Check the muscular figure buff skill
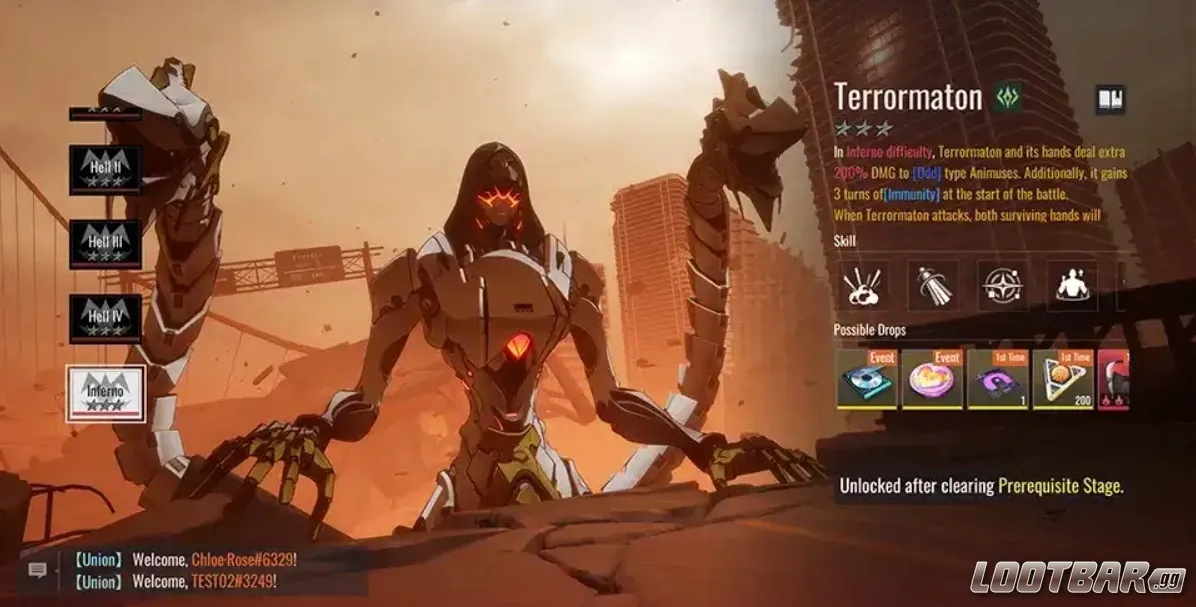 [1072, 286]
